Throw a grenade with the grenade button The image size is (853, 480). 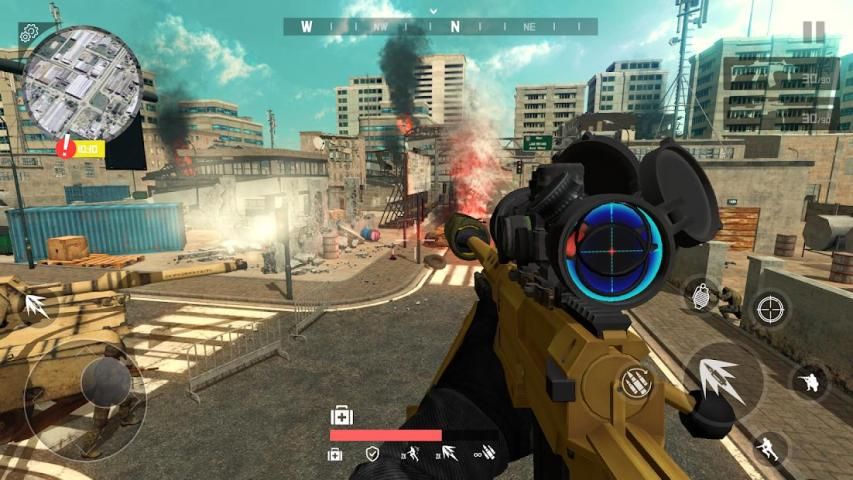point(702,297)
